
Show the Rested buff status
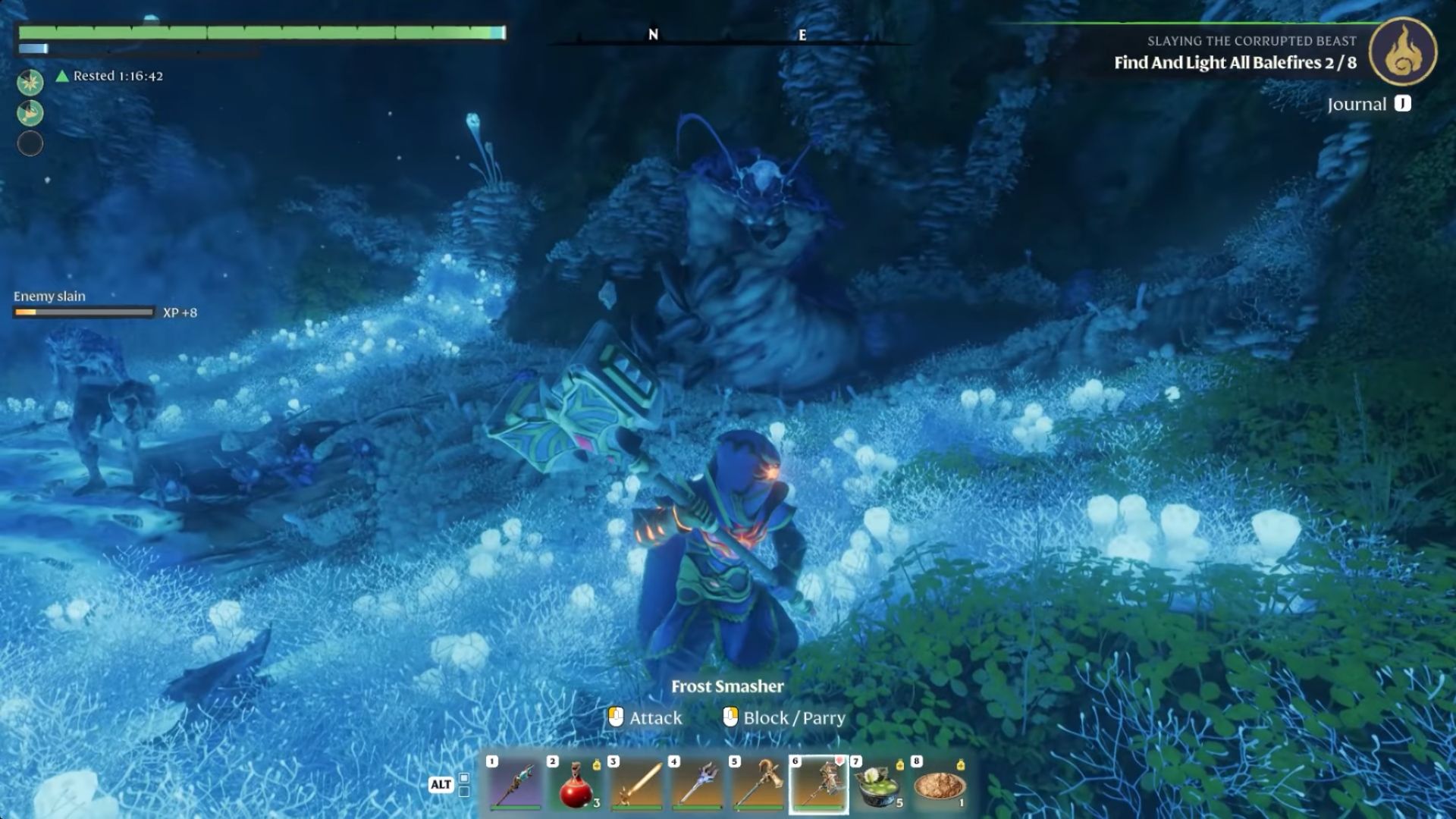(x=110, y=76)
